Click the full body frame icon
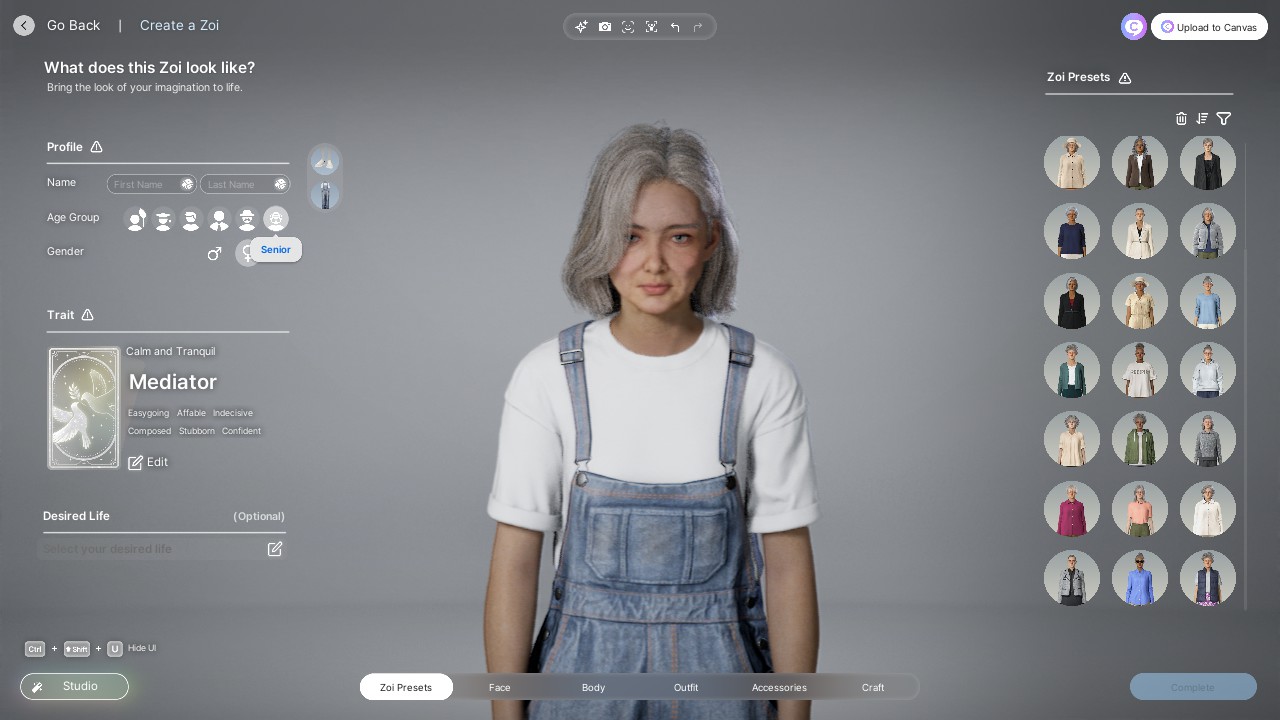This screenshot has width=1280, height=720. [x=652, y=27]
